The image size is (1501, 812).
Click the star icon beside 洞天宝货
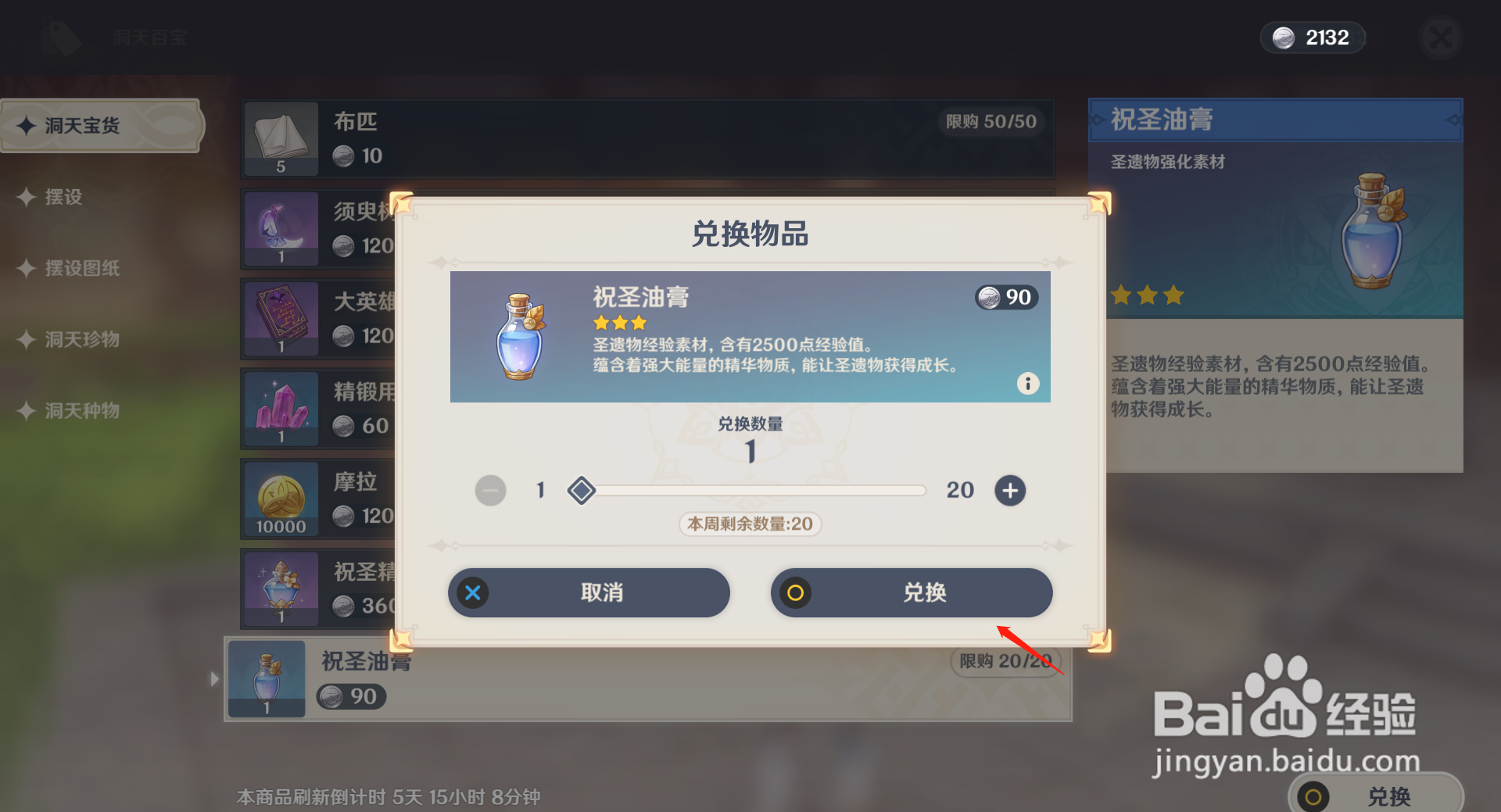[x=28, y=125]
